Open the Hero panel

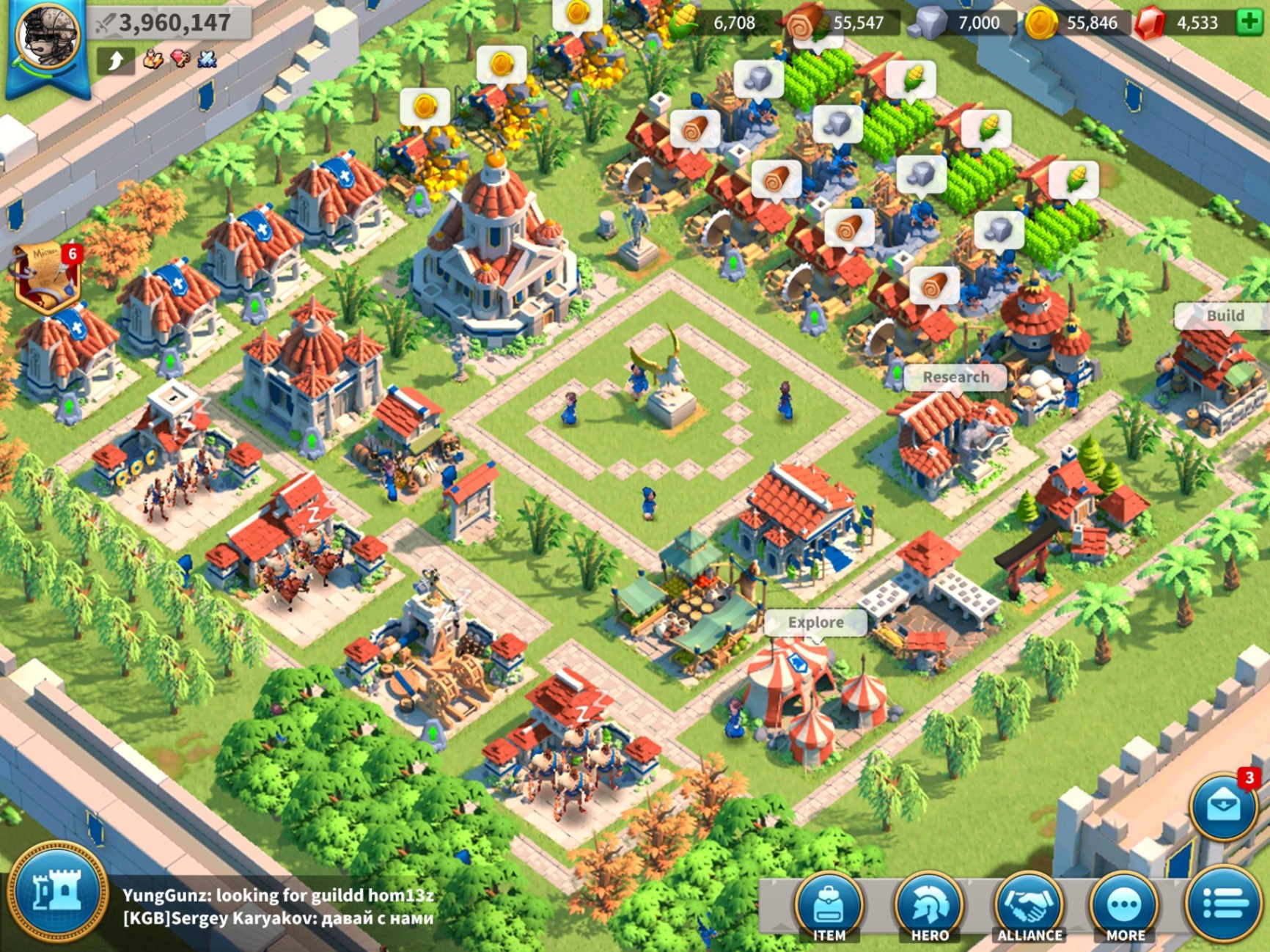[928, 909]
